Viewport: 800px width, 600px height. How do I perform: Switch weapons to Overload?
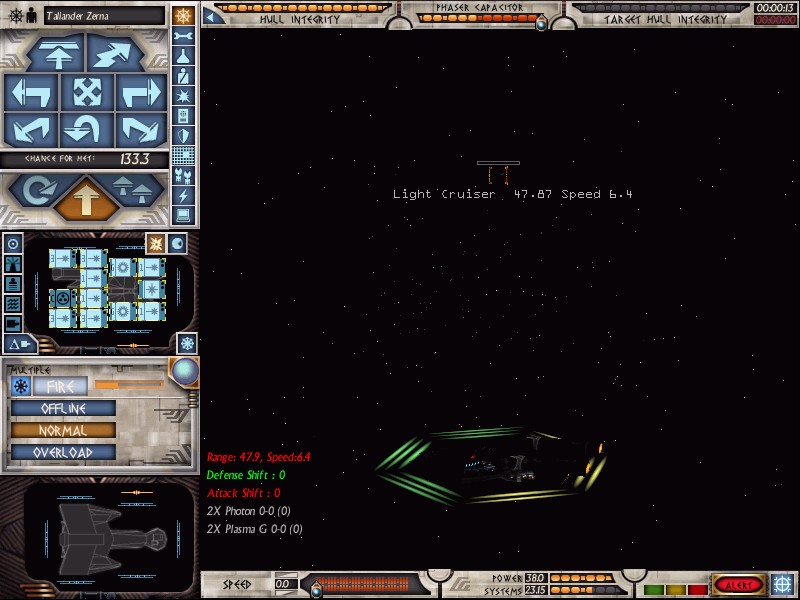coord(63,452)
